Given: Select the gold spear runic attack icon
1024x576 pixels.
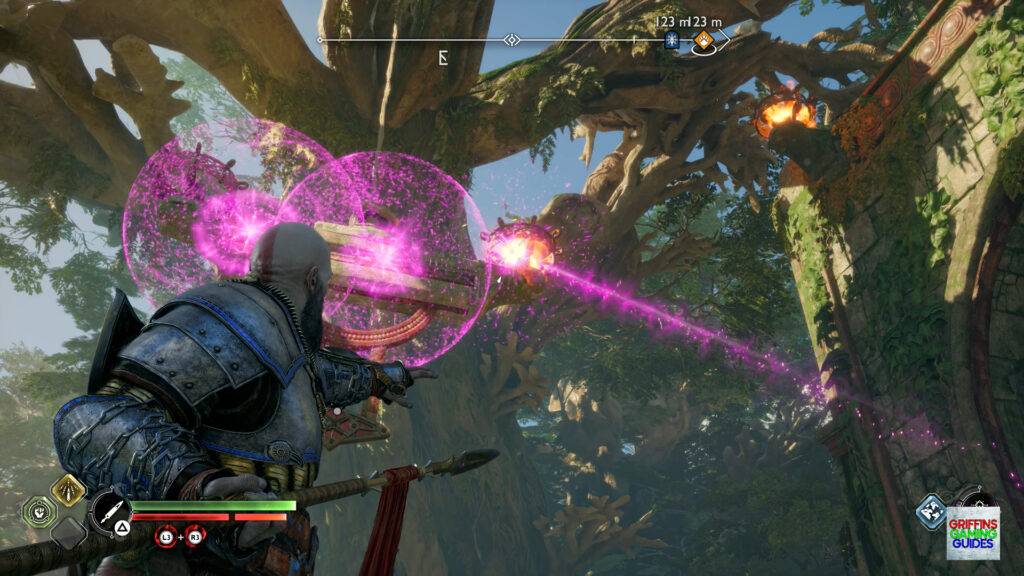Looking at the screenshot, I should 68,489.
